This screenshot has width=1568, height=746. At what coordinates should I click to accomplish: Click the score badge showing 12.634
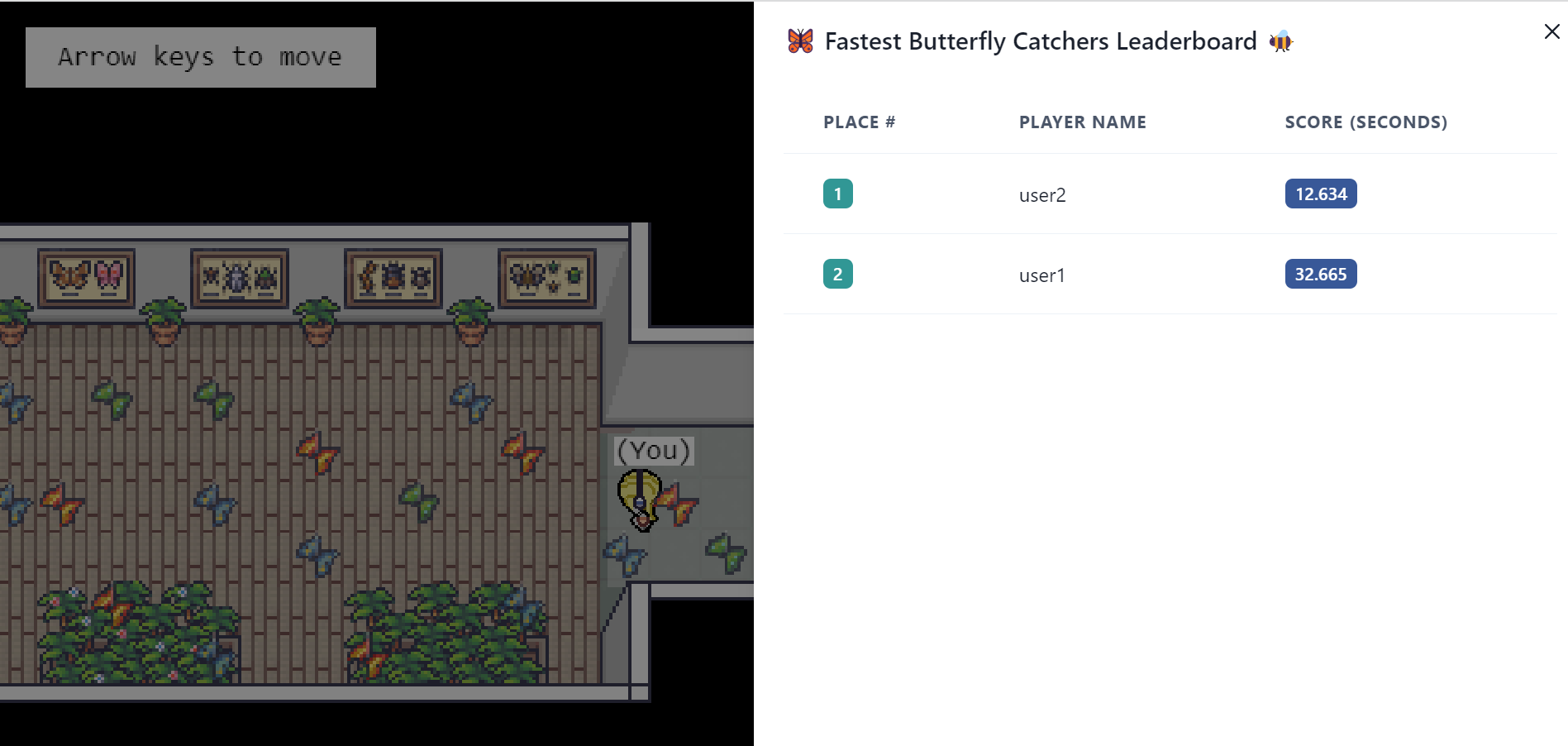(x=1320, y=193)
